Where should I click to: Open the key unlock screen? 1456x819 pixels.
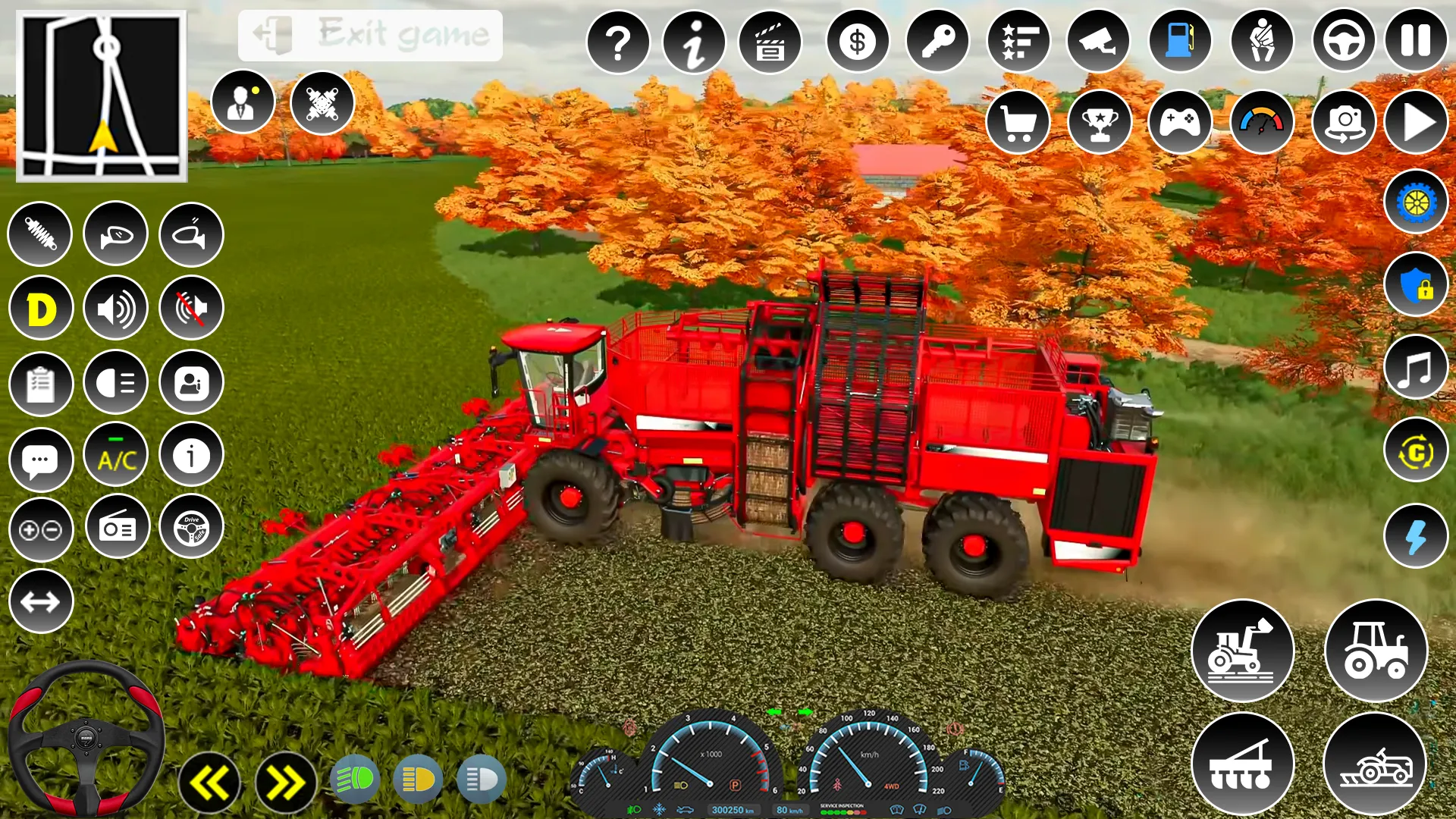pyautogui.click(x=937, y=42)
